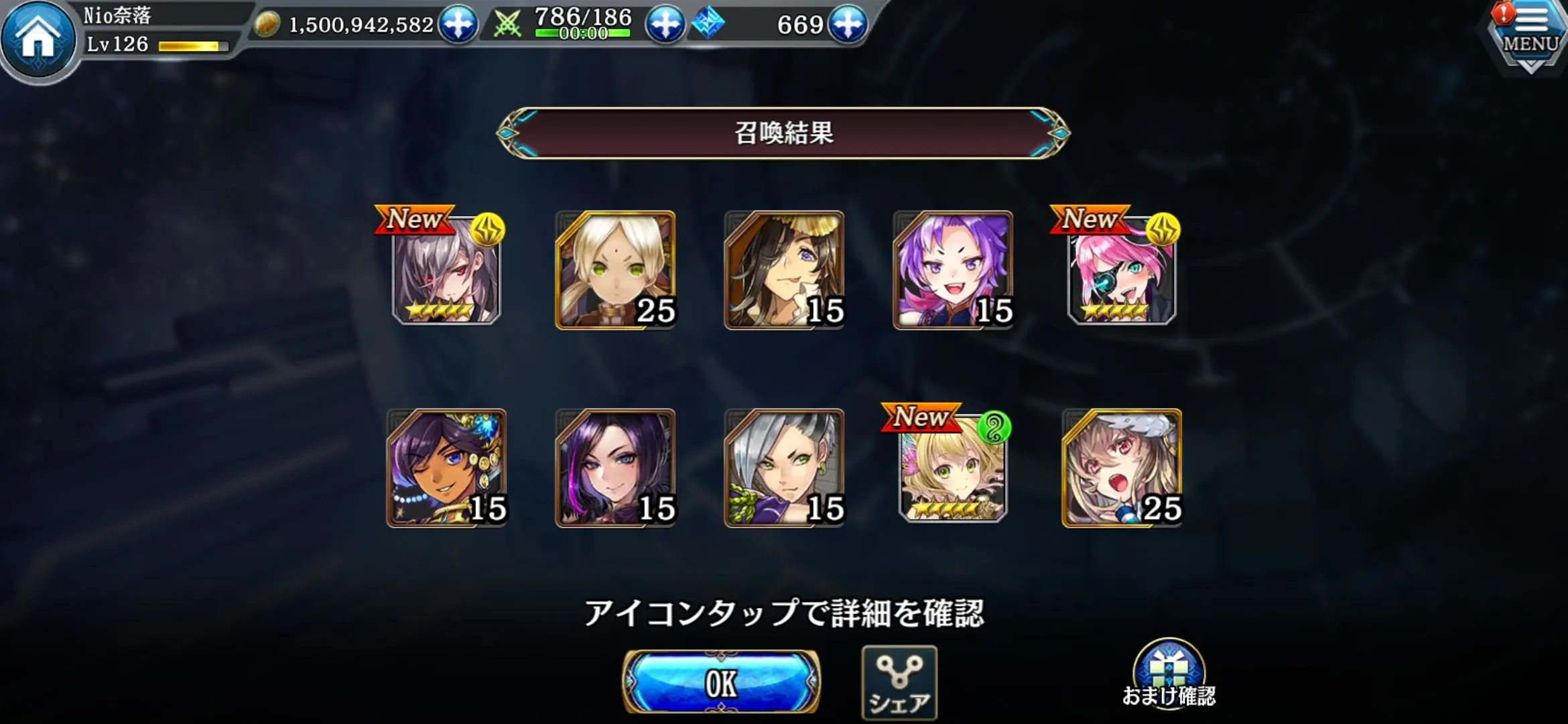Confirm summon results with OK button

721,682
